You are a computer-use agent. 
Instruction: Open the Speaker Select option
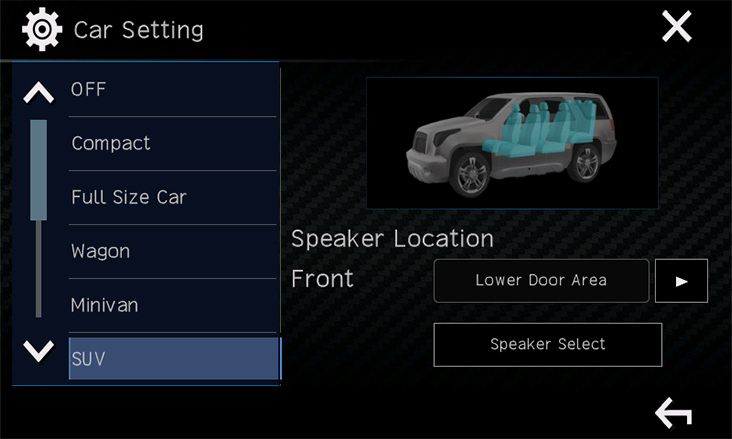click(547, 345)
